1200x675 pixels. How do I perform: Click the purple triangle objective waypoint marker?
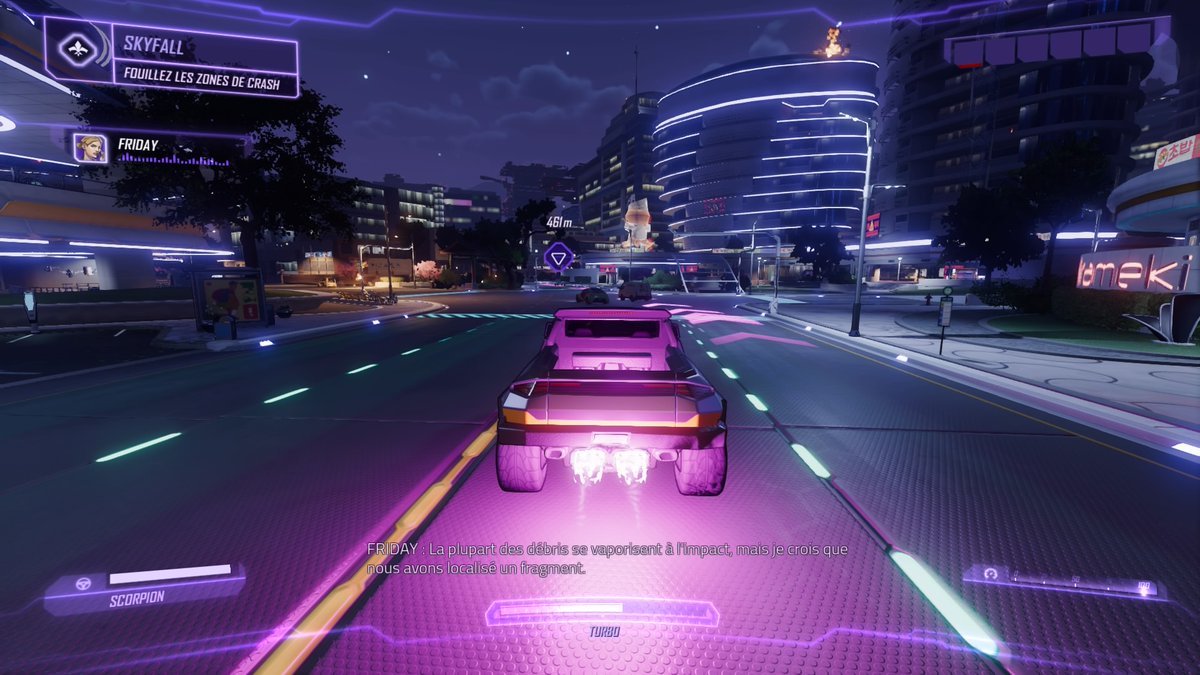click(x=558, y=256)
